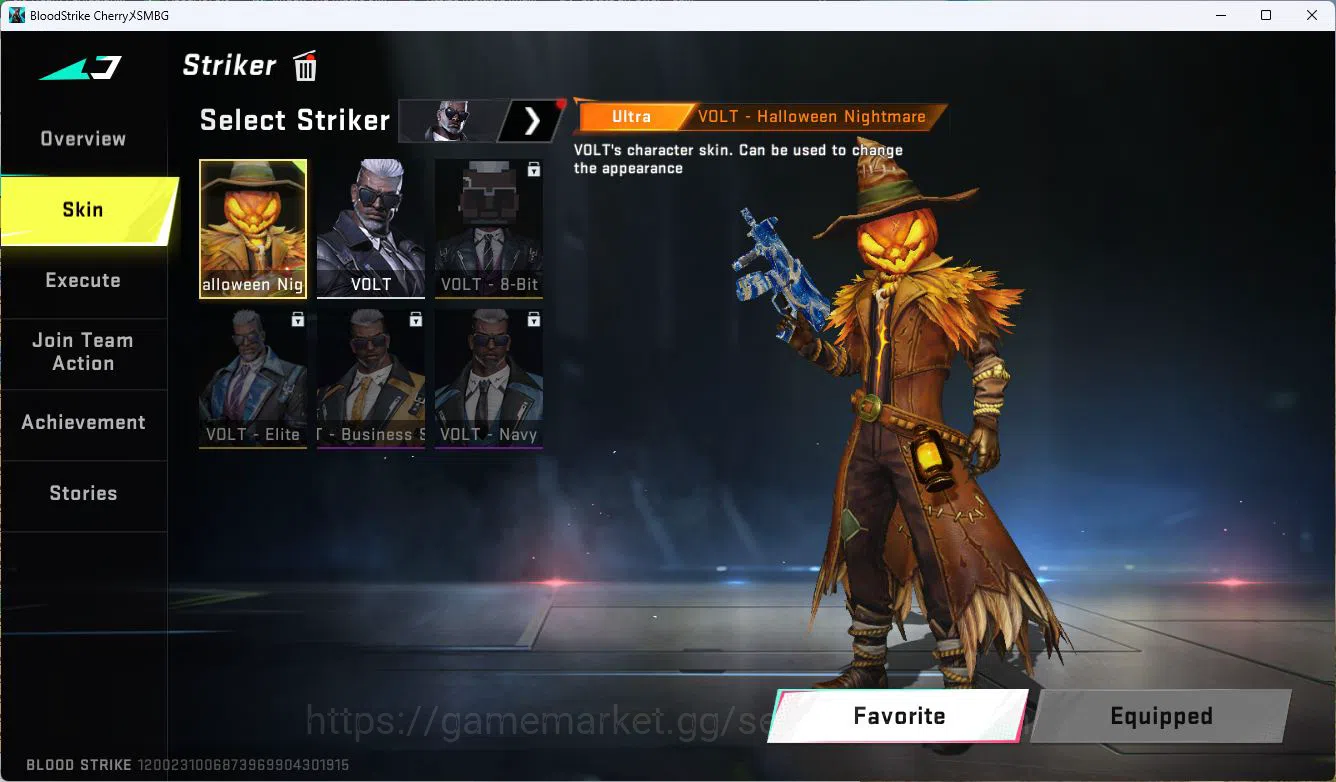Open the Execute tab
Viewport: 1336px width, 782px height.
point(83,280)
